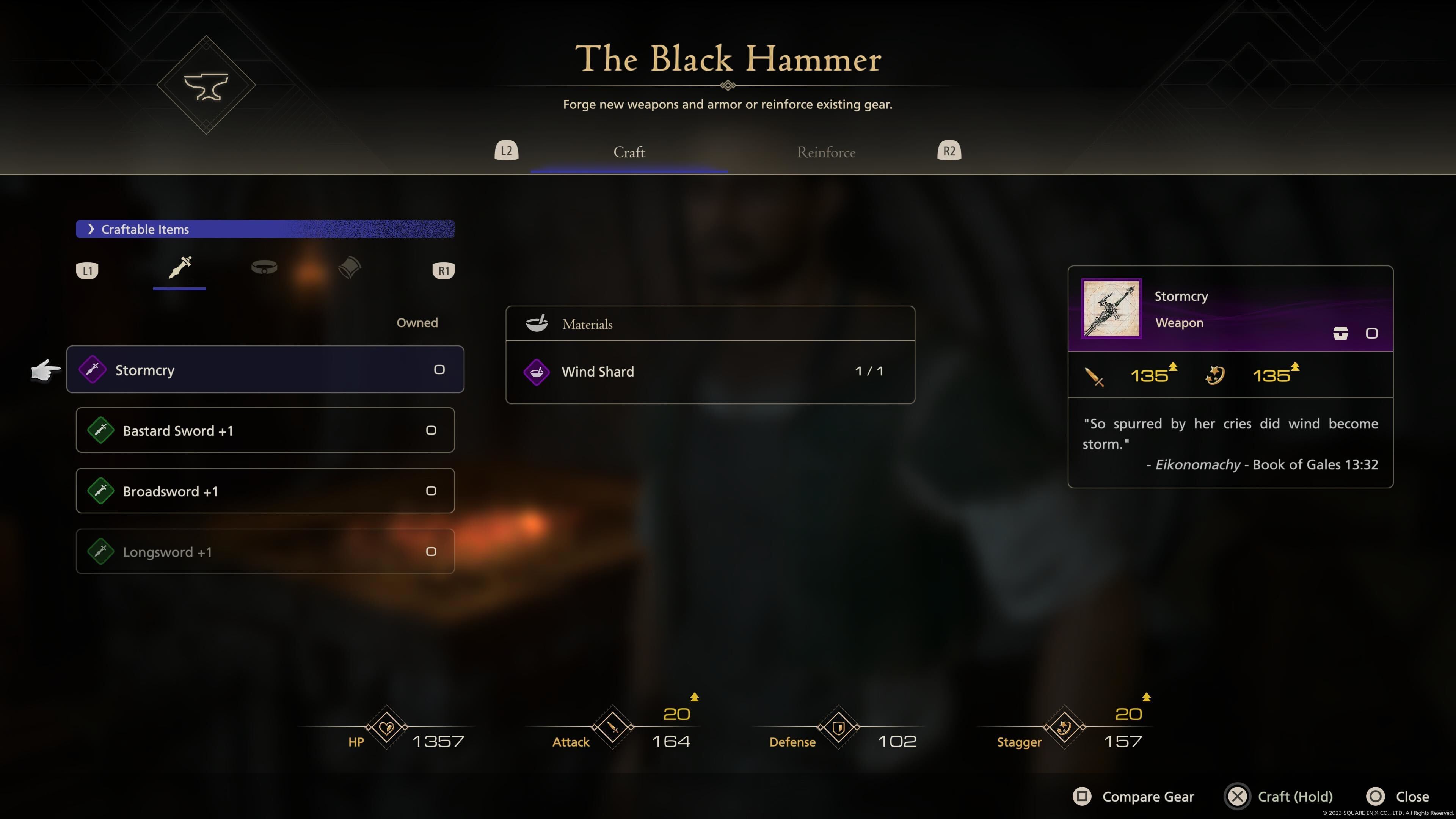Screen dimensions: 1456x819
Task: Expand the Craftable Items header
Action: coord(265,229)
